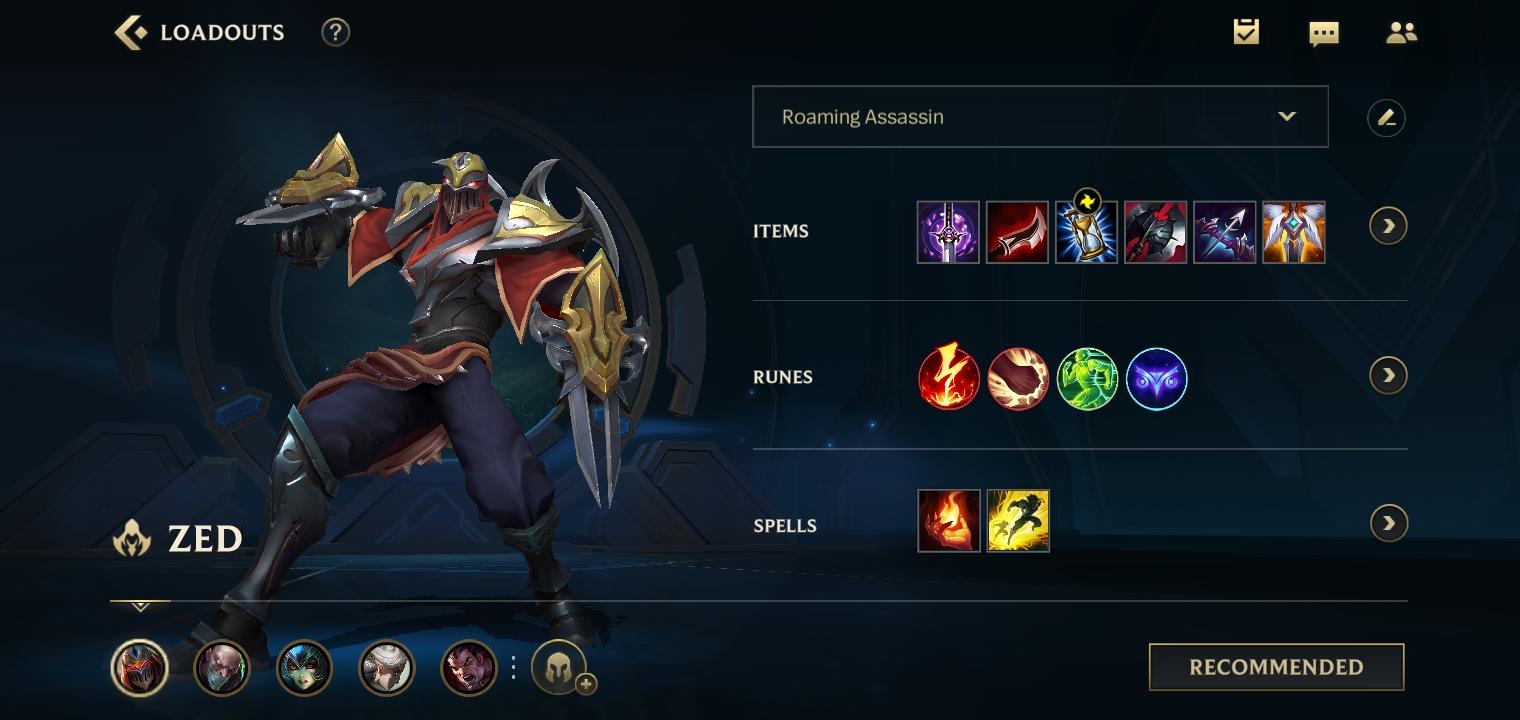Open the Spells section arrow
Image resolution: width=1520 pixels, height=720 pixels.
pos(1388,523)
